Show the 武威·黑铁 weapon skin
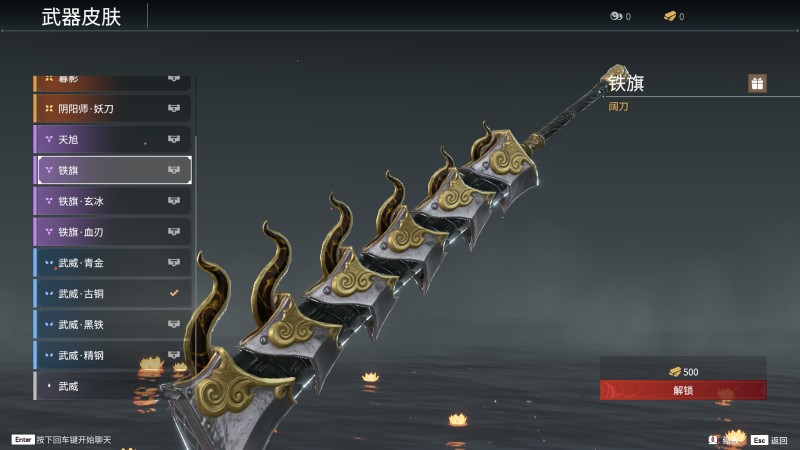 coord(112,325)
